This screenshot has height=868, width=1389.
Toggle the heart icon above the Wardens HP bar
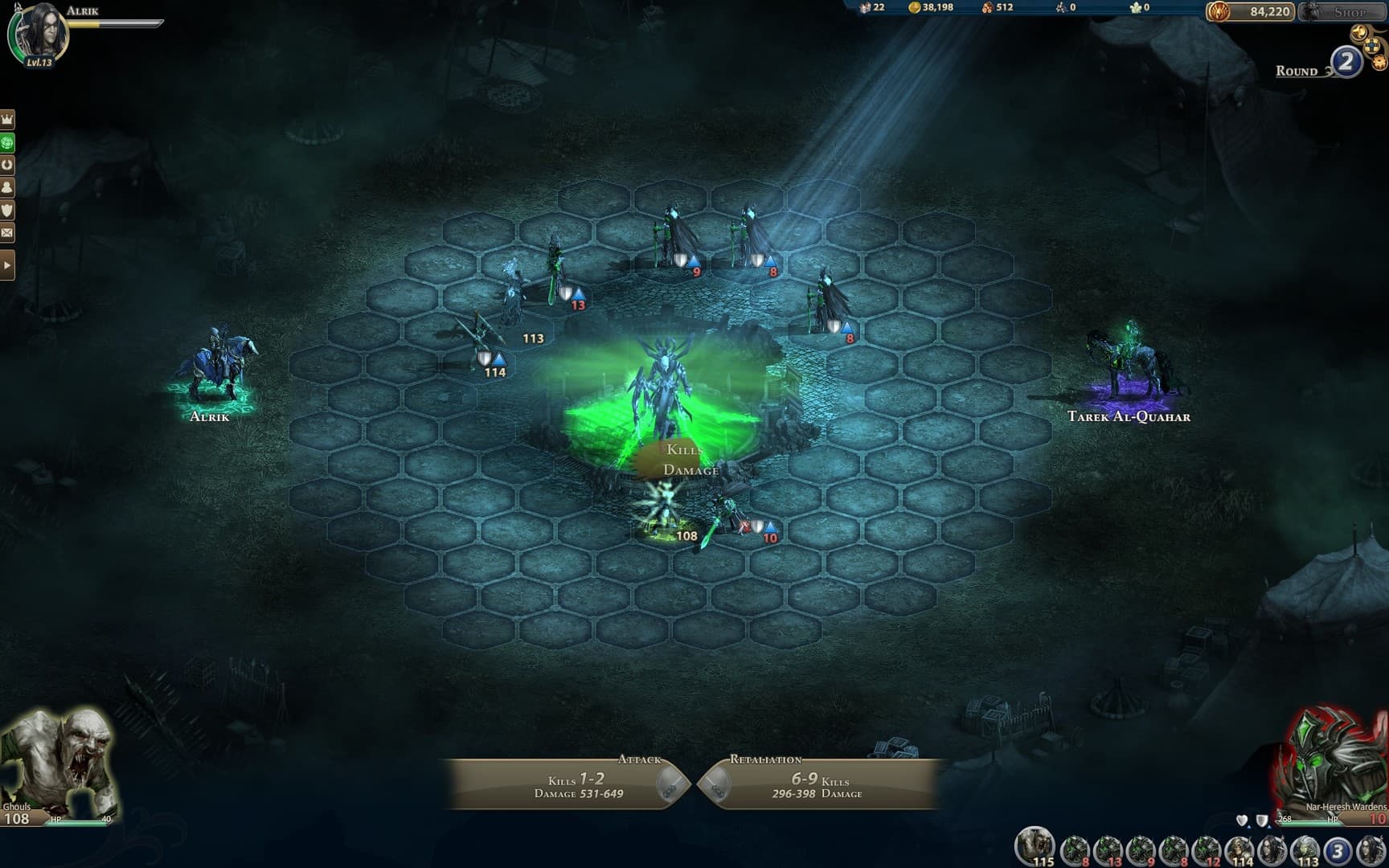[x=1242, y=819]
